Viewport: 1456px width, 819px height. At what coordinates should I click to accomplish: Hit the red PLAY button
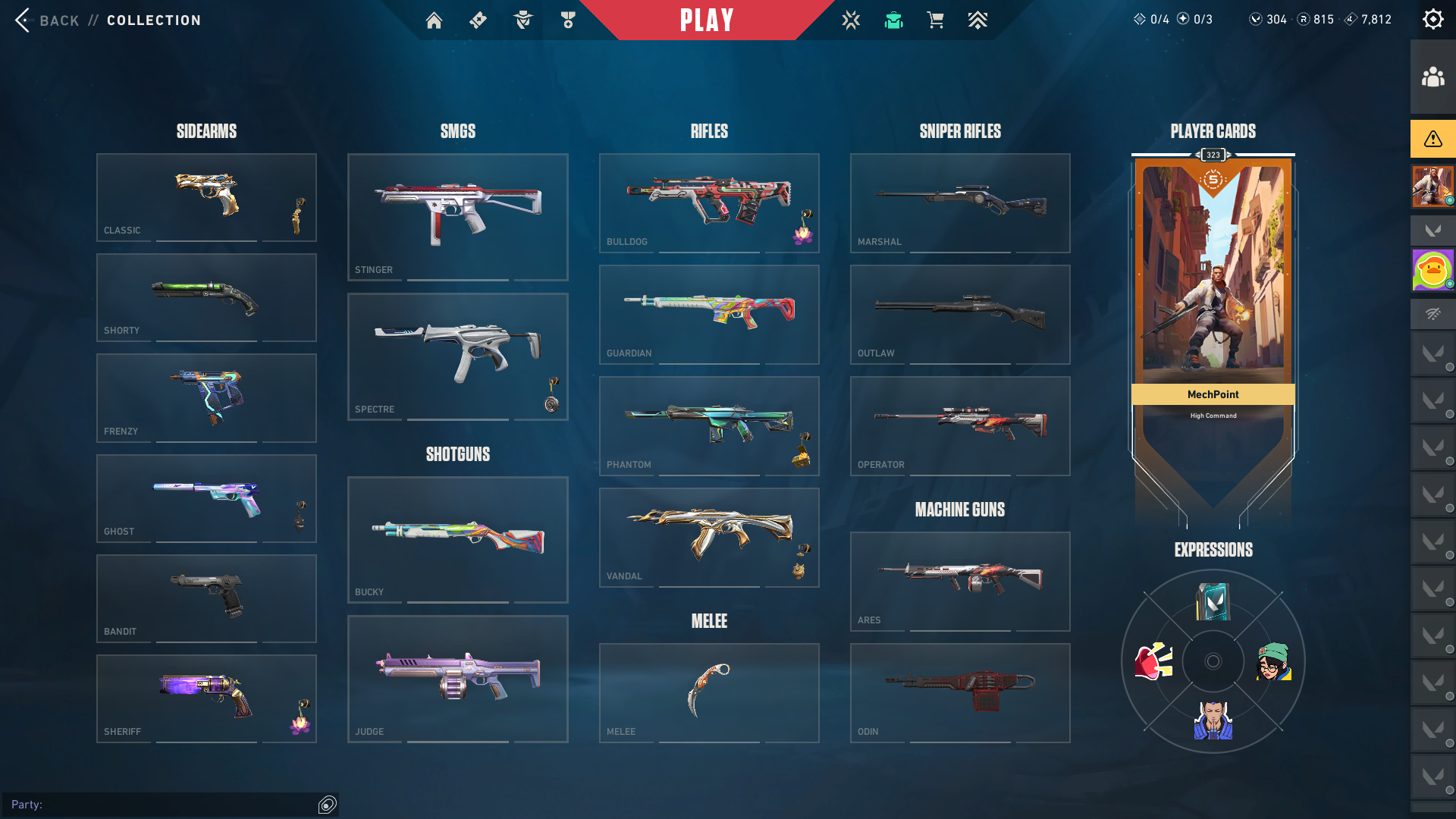pos(707,20)
